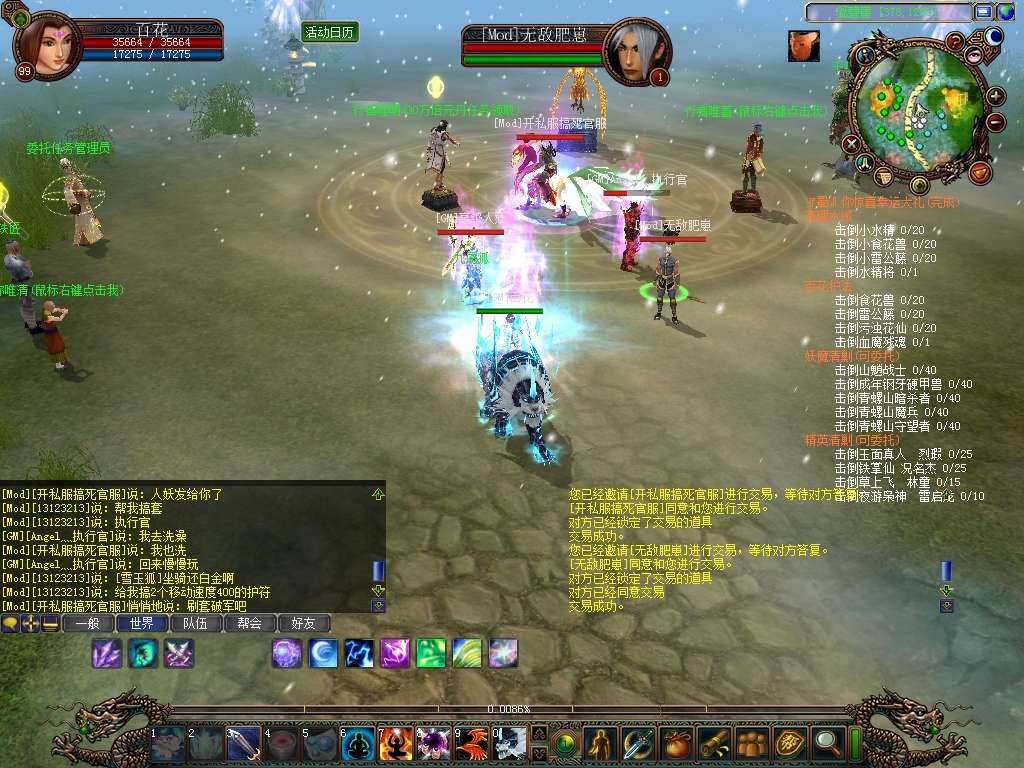Activate the meditation skill in slot 7

click(395, 743)
